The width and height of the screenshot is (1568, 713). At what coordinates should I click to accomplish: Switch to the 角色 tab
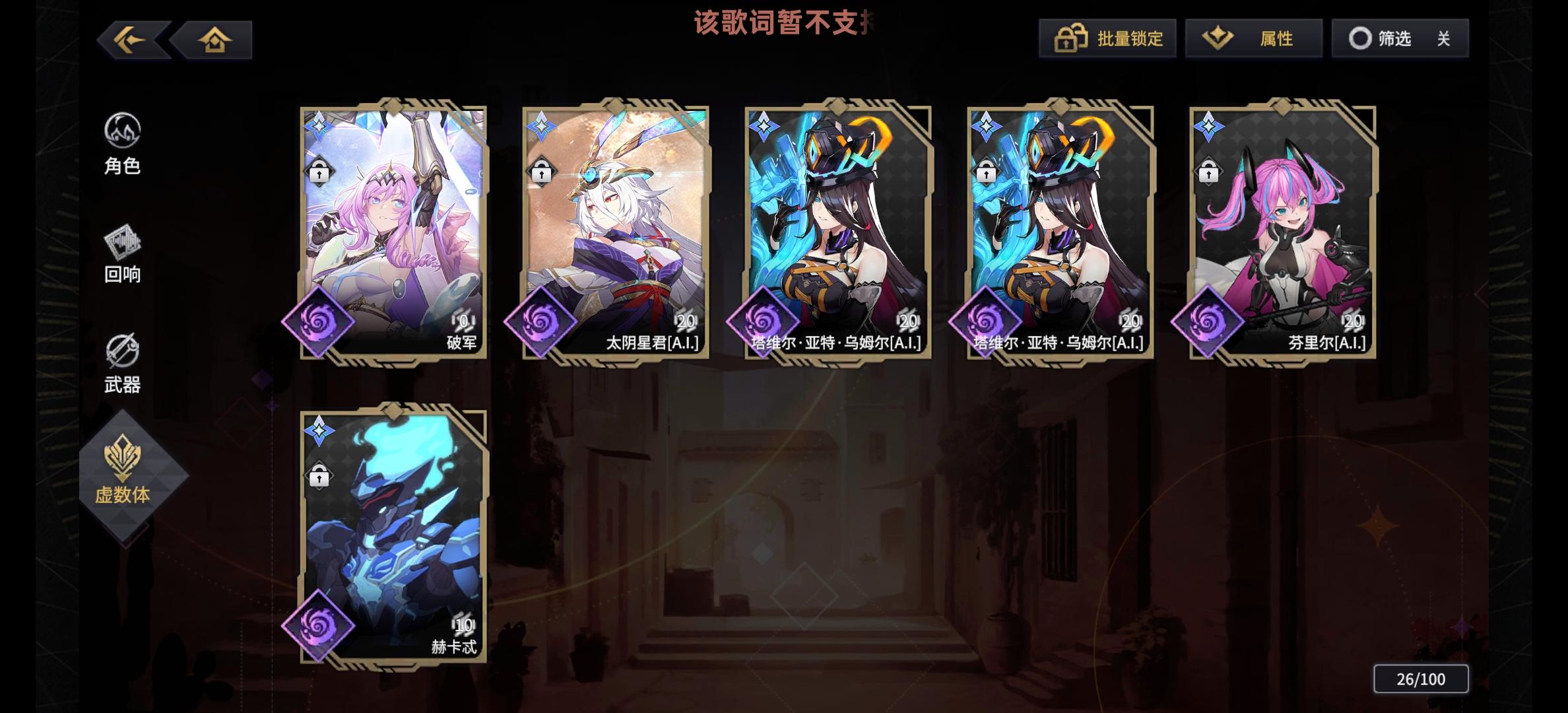pyautogui.click(x=122, y=147)
